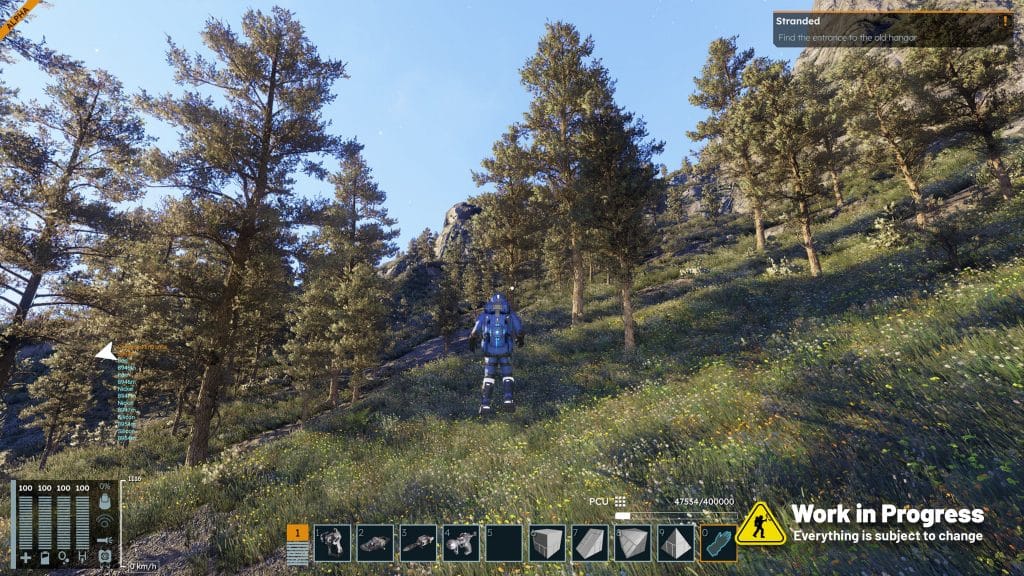Select the corner block in slot 8
1024x576 pixels.
tap(632, 543)
